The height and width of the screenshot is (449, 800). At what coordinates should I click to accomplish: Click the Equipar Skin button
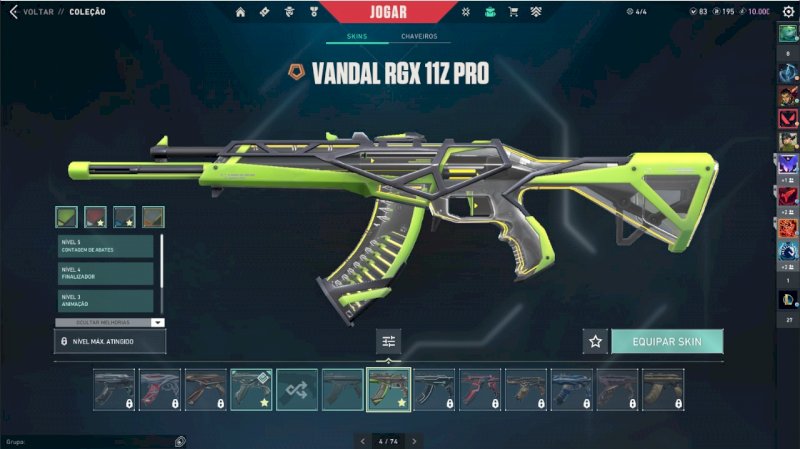click(x=666, y=342)
